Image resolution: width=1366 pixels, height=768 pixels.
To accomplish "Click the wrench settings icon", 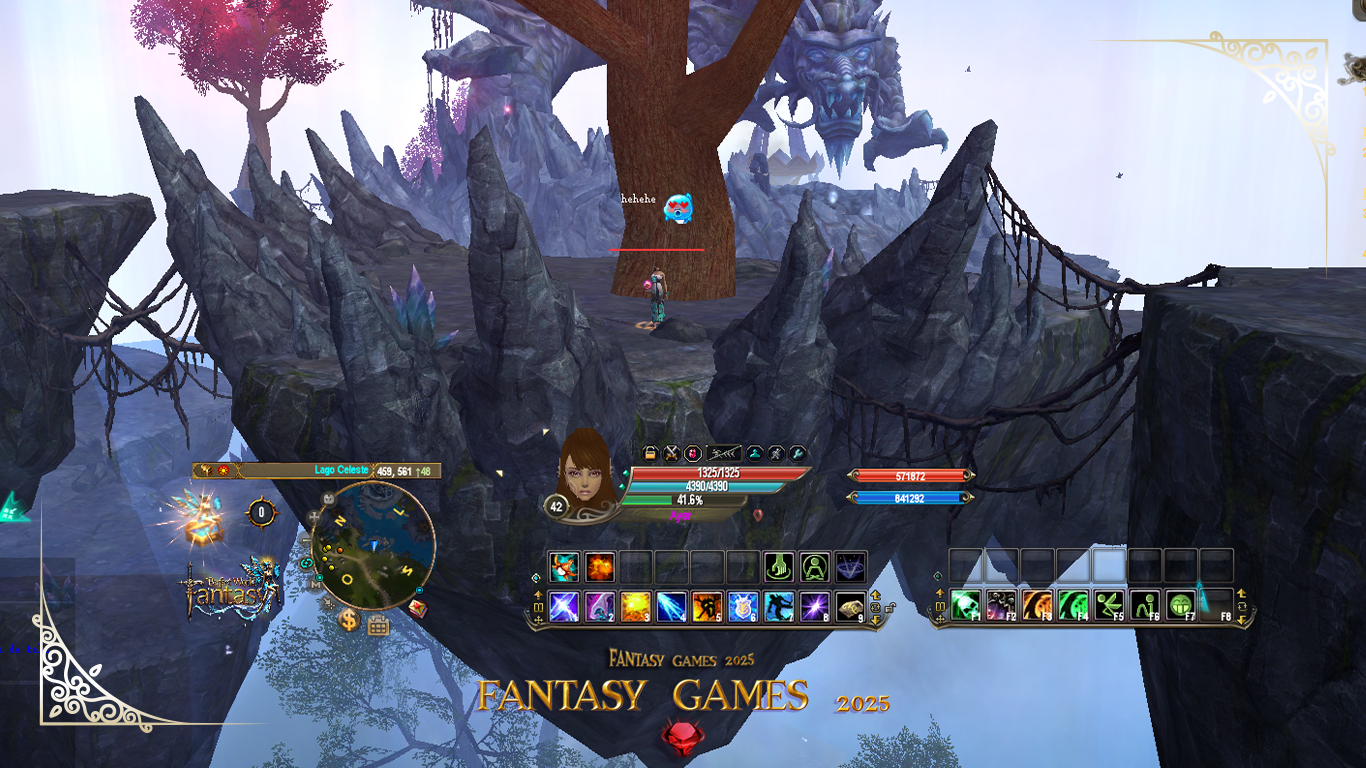I will pos(797,453).
